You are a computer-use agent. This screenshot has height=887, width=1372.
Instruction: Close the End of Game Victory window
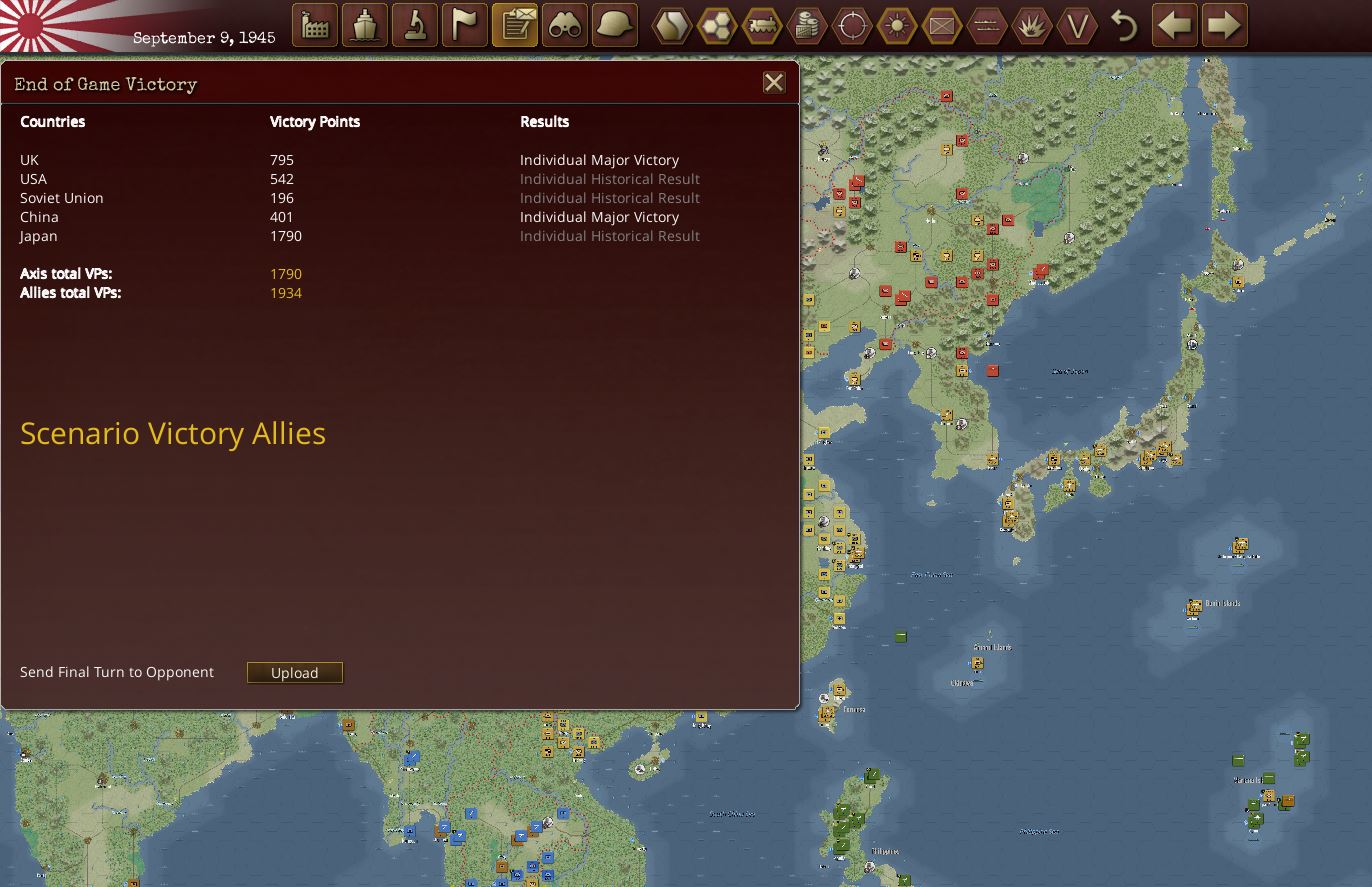773,83
